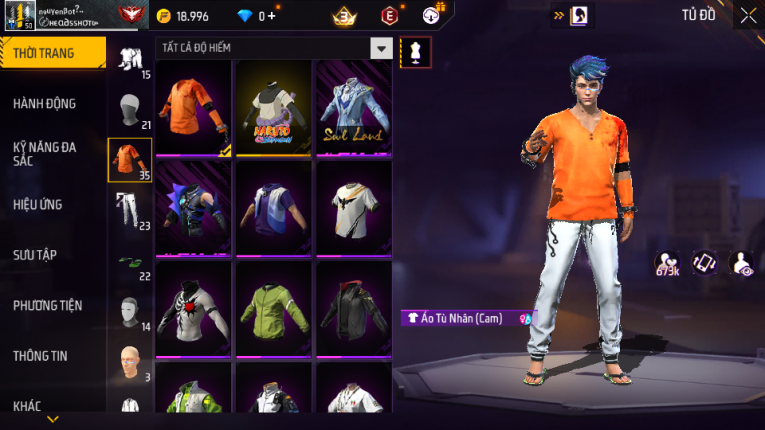
Task: Open the shoes category with 22 items
Action: 129,261
